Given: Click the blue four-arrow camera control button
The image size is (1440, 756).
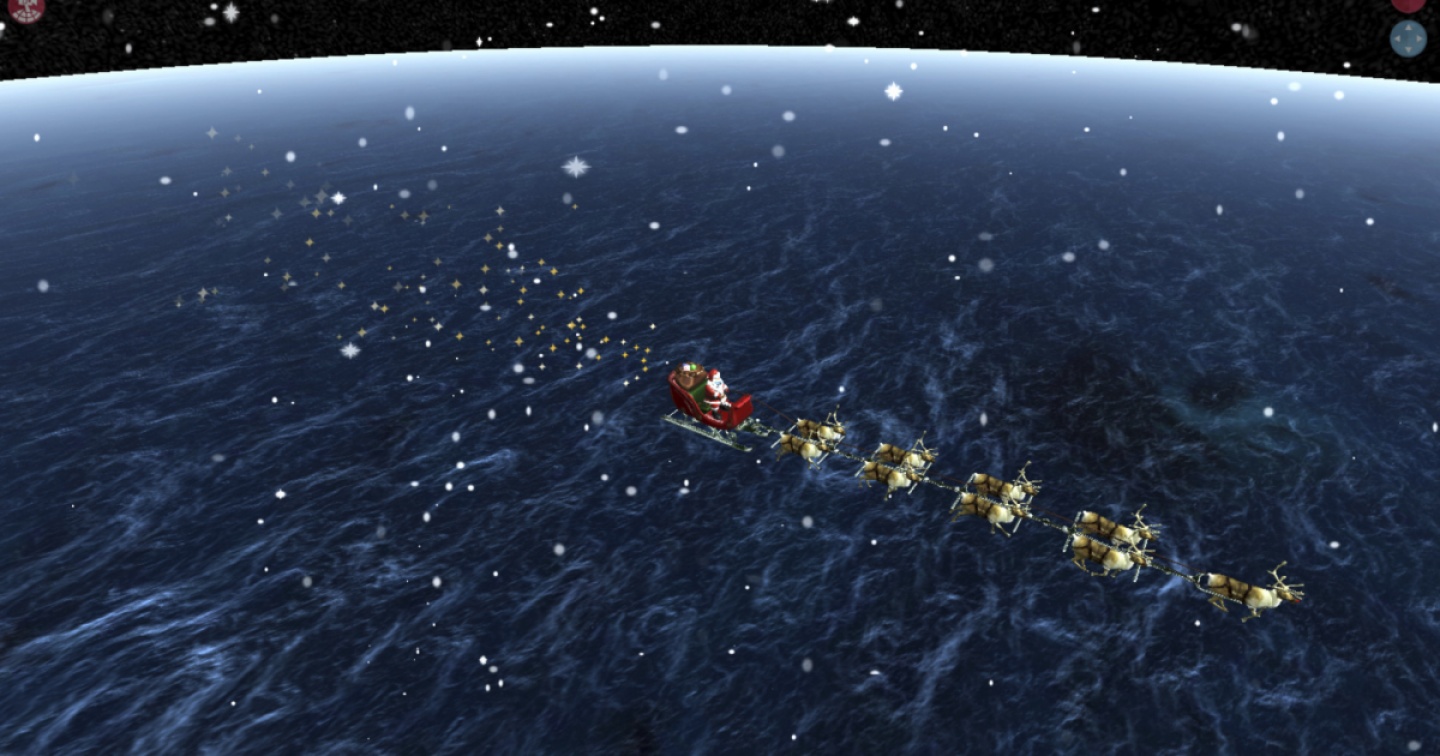Looking at the screenshot, I should pyautogui.click(x=1408, y=39).
